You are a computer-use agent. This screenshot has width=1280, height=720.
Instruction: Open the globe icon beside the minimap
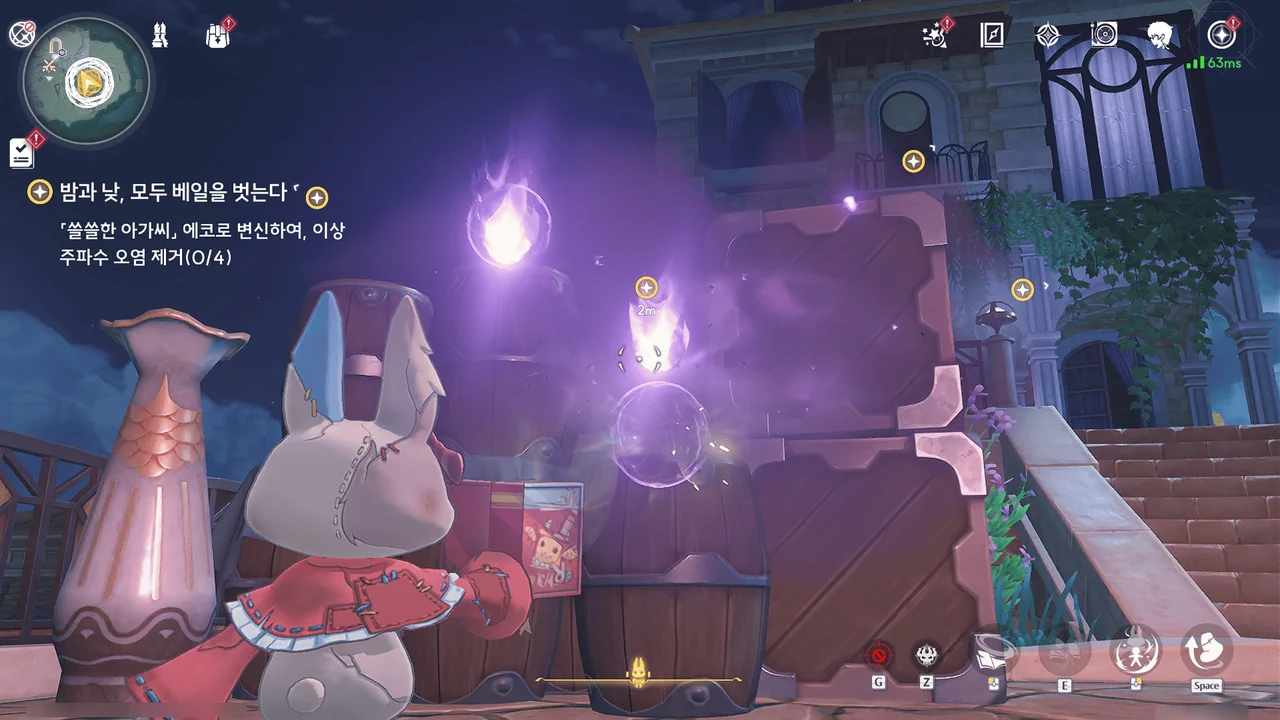(x=22, y=34)
